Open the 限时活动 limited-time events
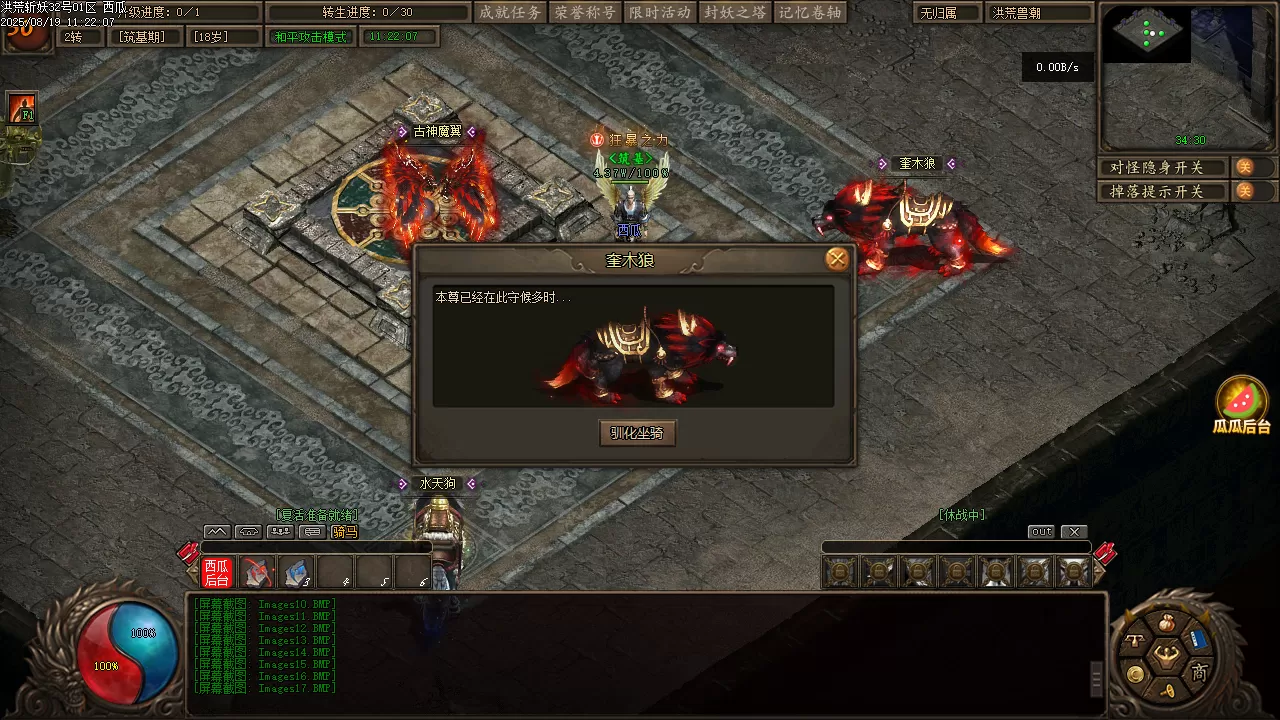Viewport: 1280px width, 720px height. [x=660, y=12]
